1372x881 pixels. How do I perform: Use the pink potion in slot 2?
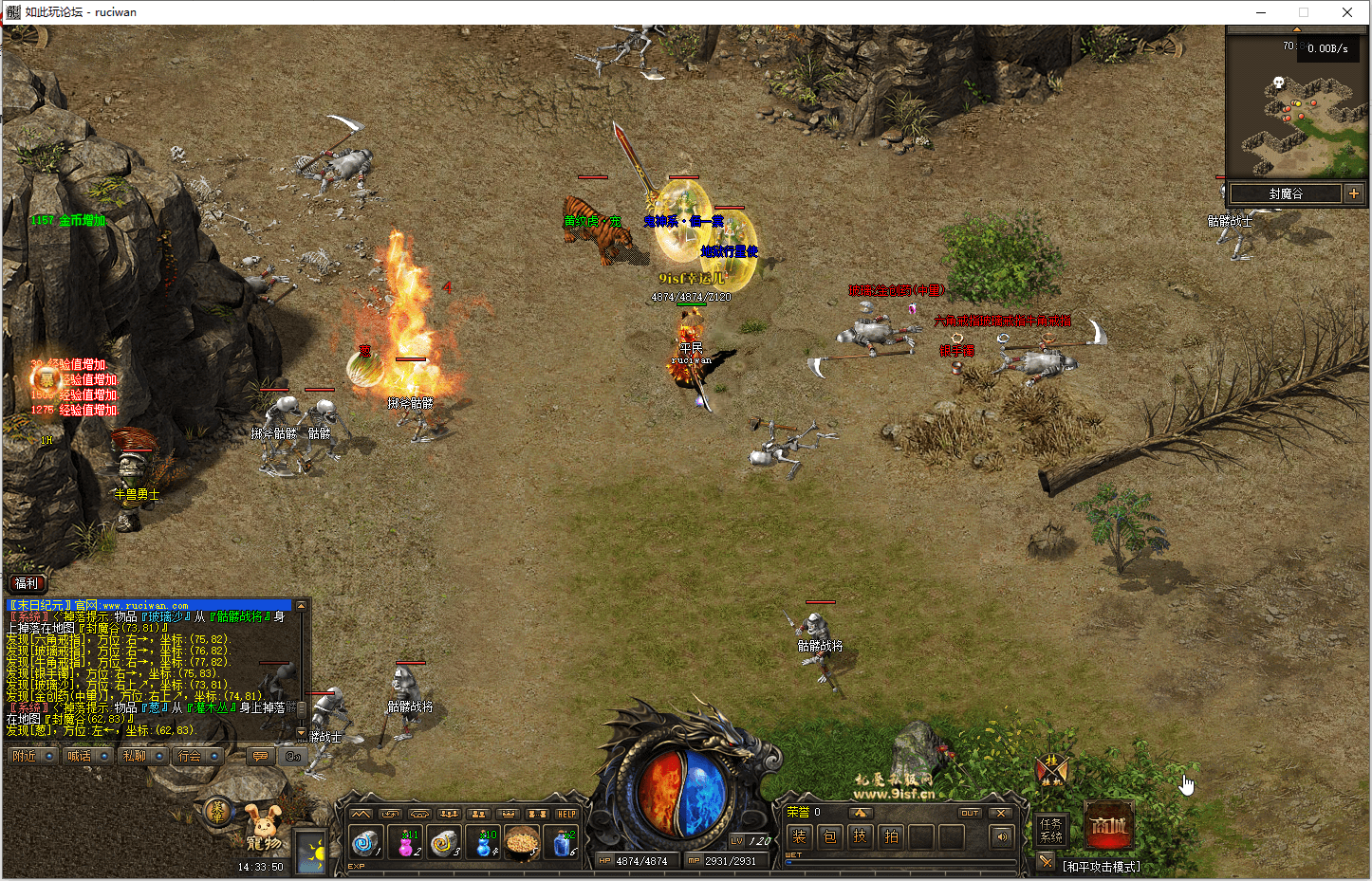click(405, 842)
